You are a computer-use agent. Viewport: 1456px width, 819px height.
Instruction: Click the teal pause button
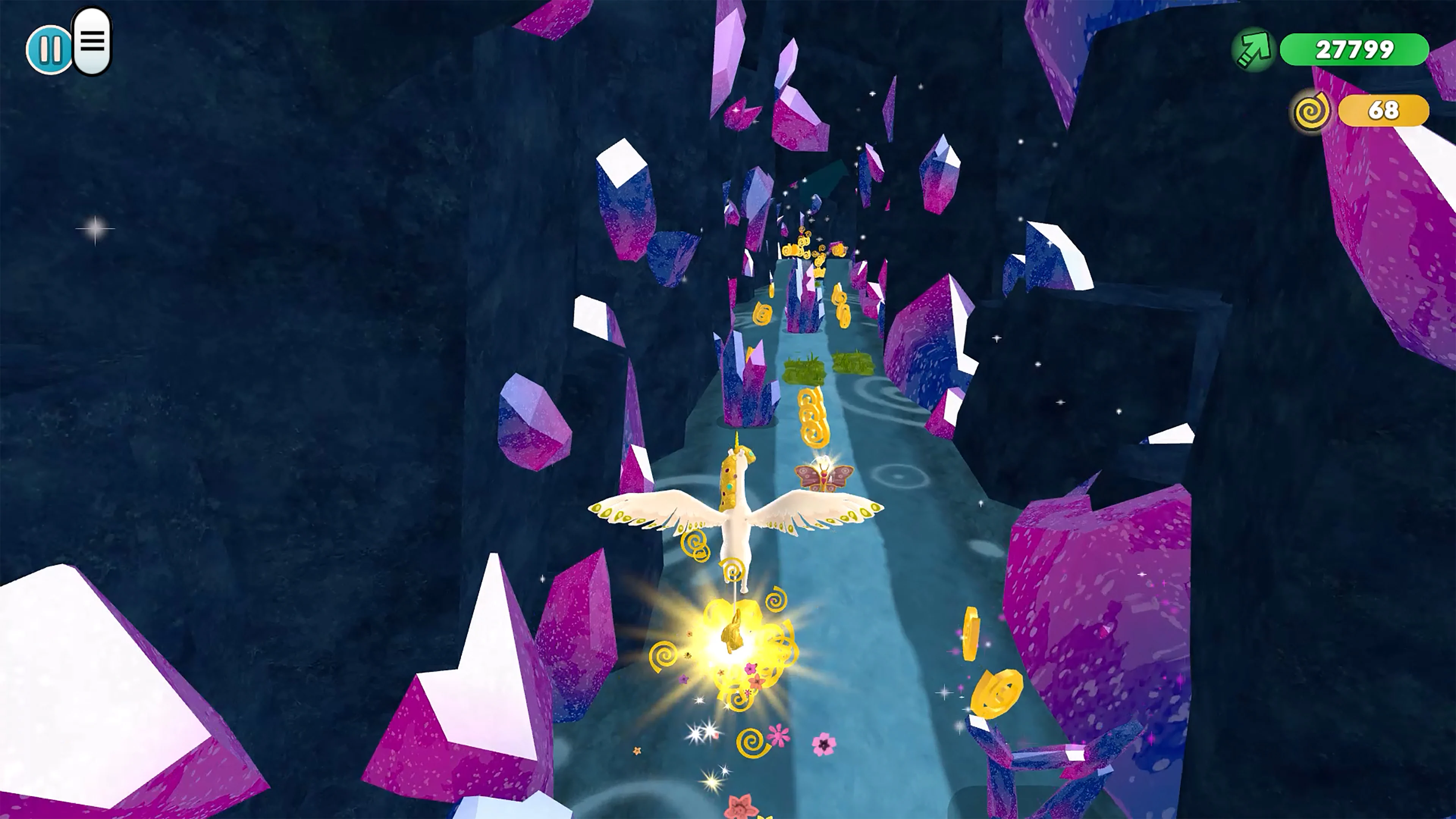50,49
